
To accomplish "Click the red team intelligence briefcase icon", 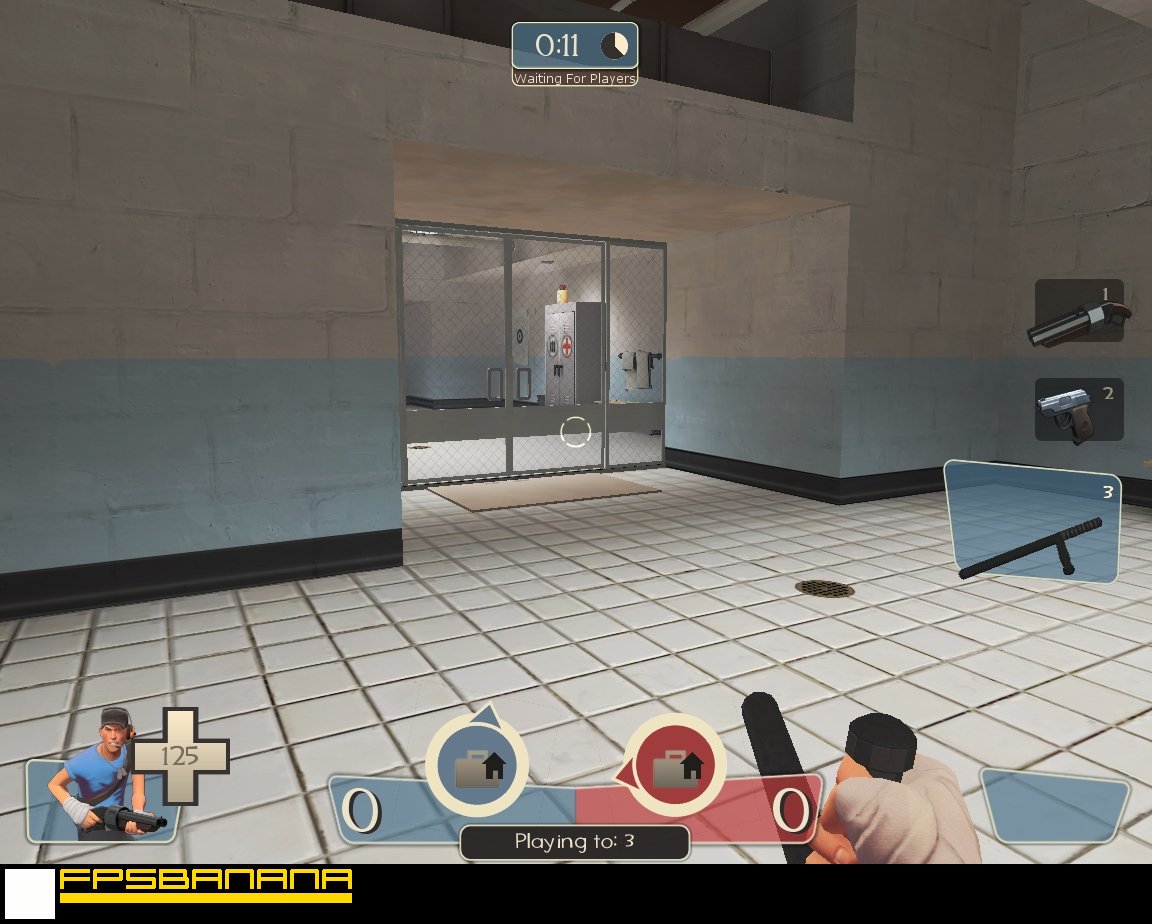I will (675, 765).
